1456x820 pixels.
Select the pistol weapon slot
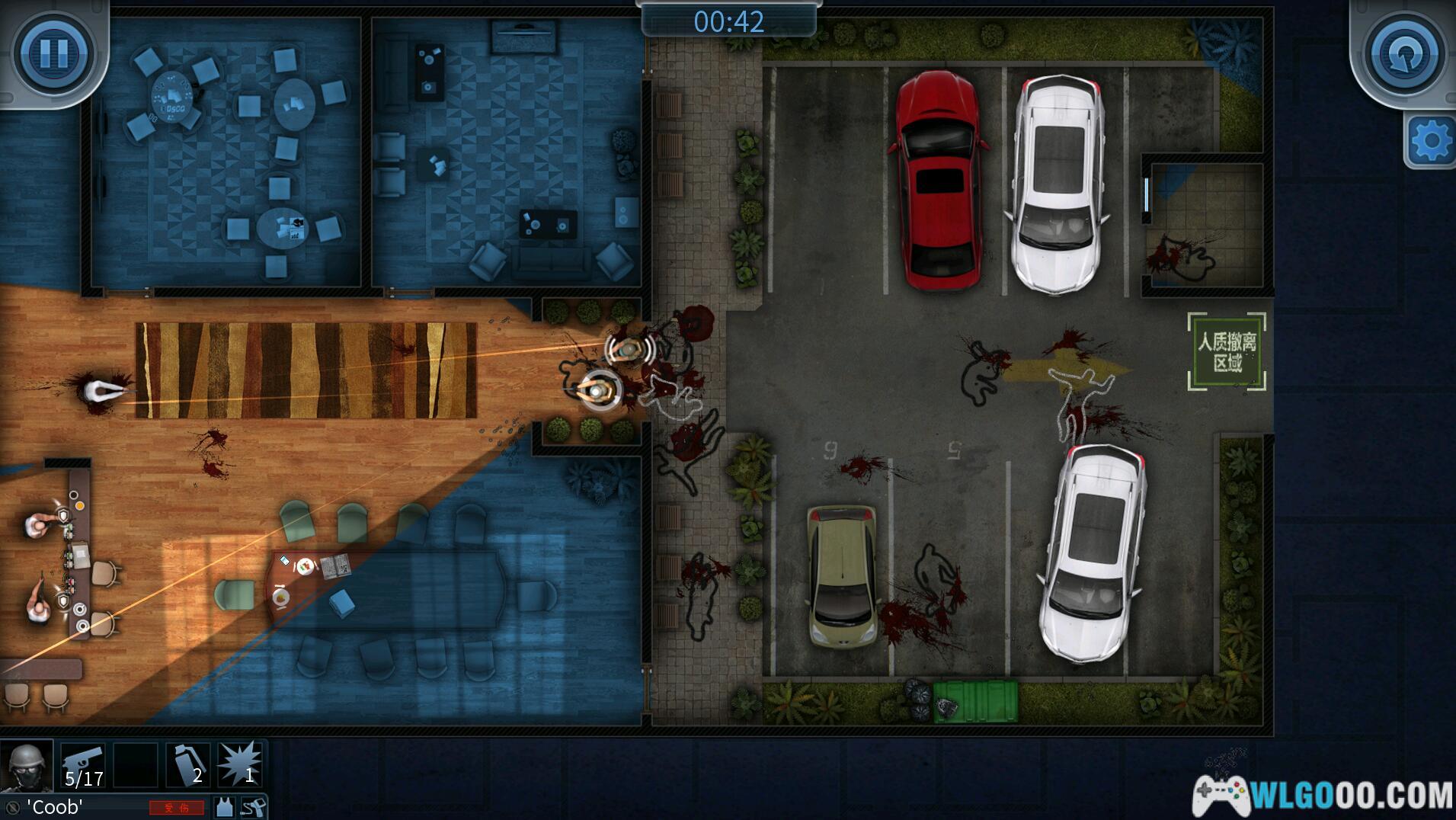point(83,764)
